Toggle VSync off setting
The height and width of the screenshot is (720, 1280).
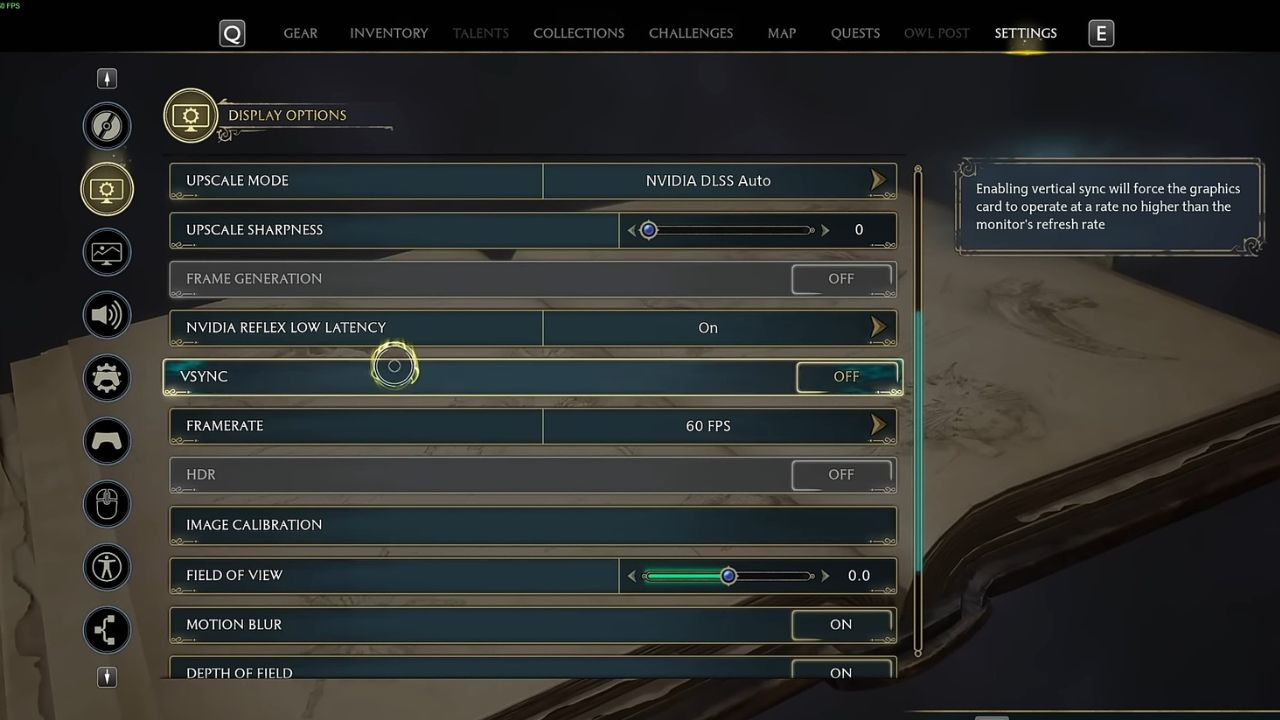point(846,376)
